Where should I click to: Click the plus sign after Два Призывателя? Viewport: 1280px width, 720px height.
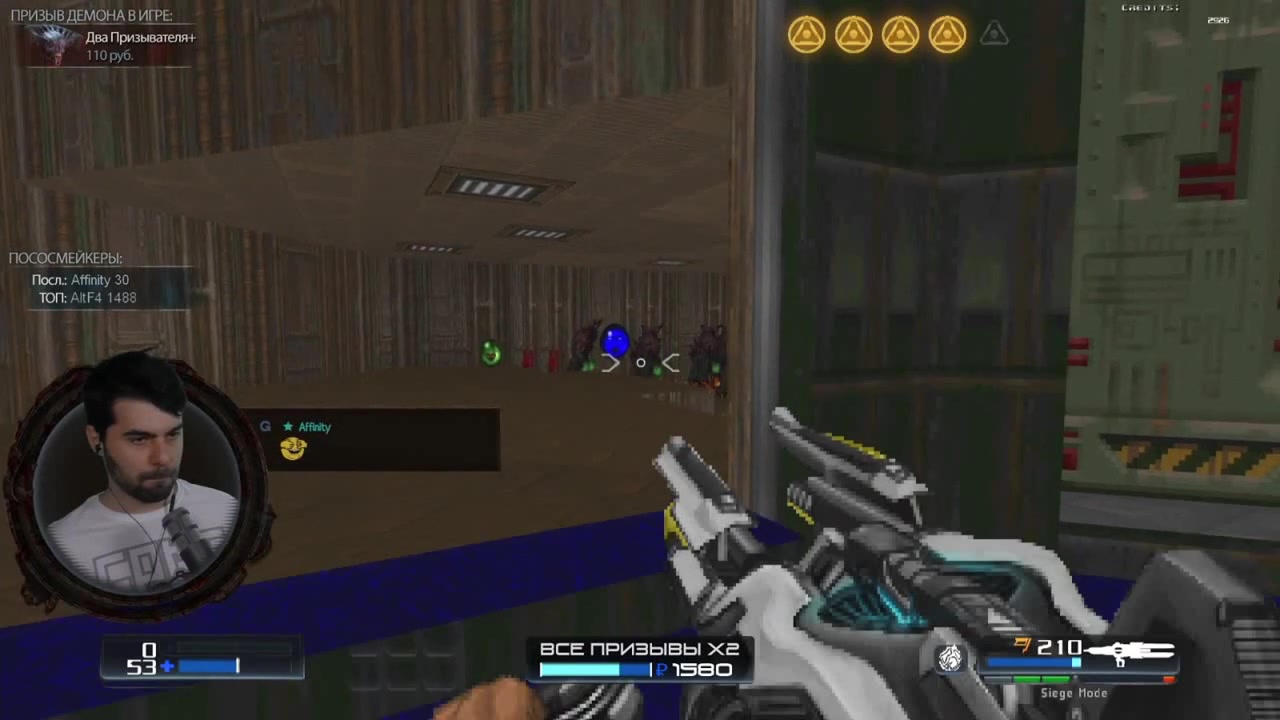coord(193,37)
